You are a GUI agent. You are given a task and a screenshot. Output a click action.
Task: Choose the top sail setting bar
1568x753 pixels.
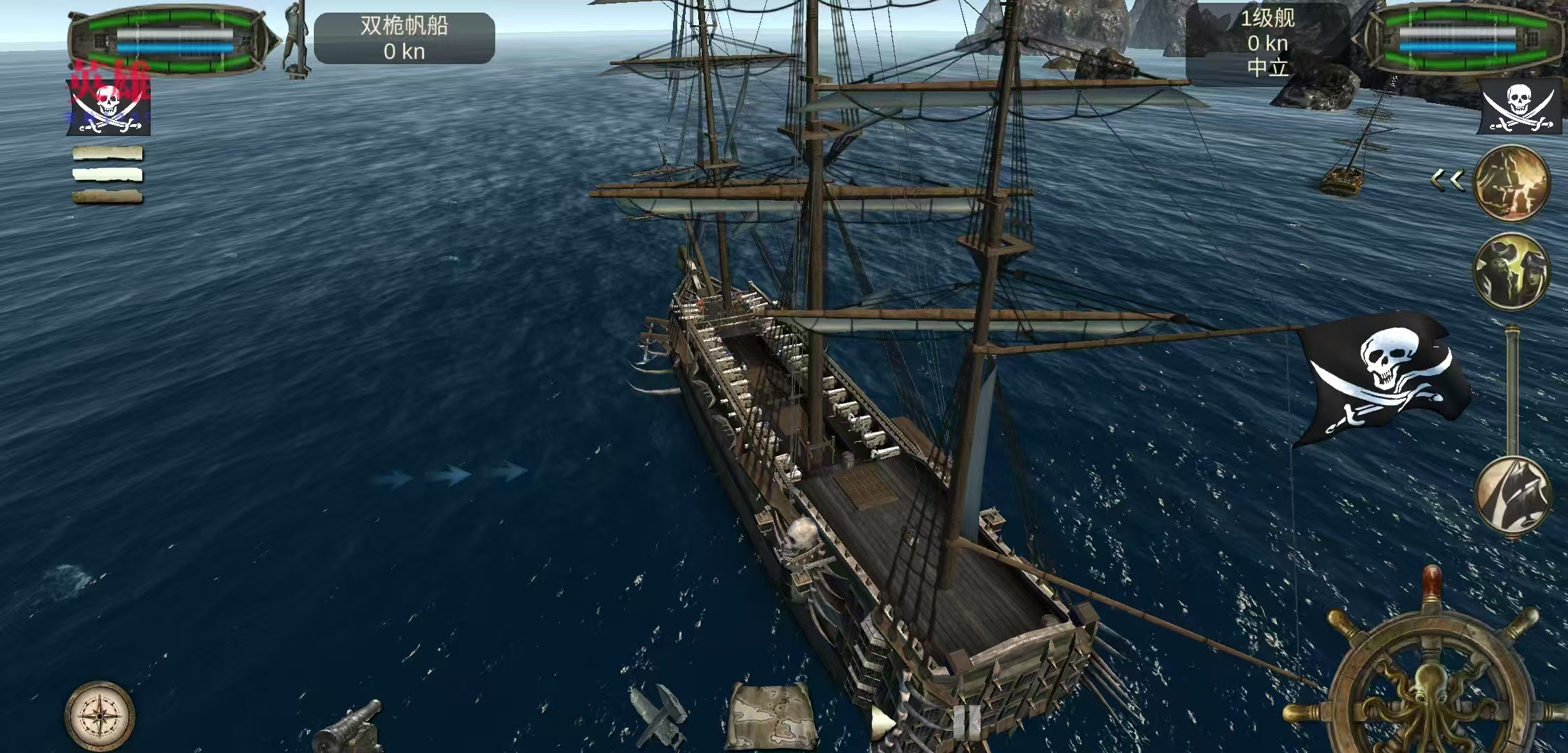(107, 153)
